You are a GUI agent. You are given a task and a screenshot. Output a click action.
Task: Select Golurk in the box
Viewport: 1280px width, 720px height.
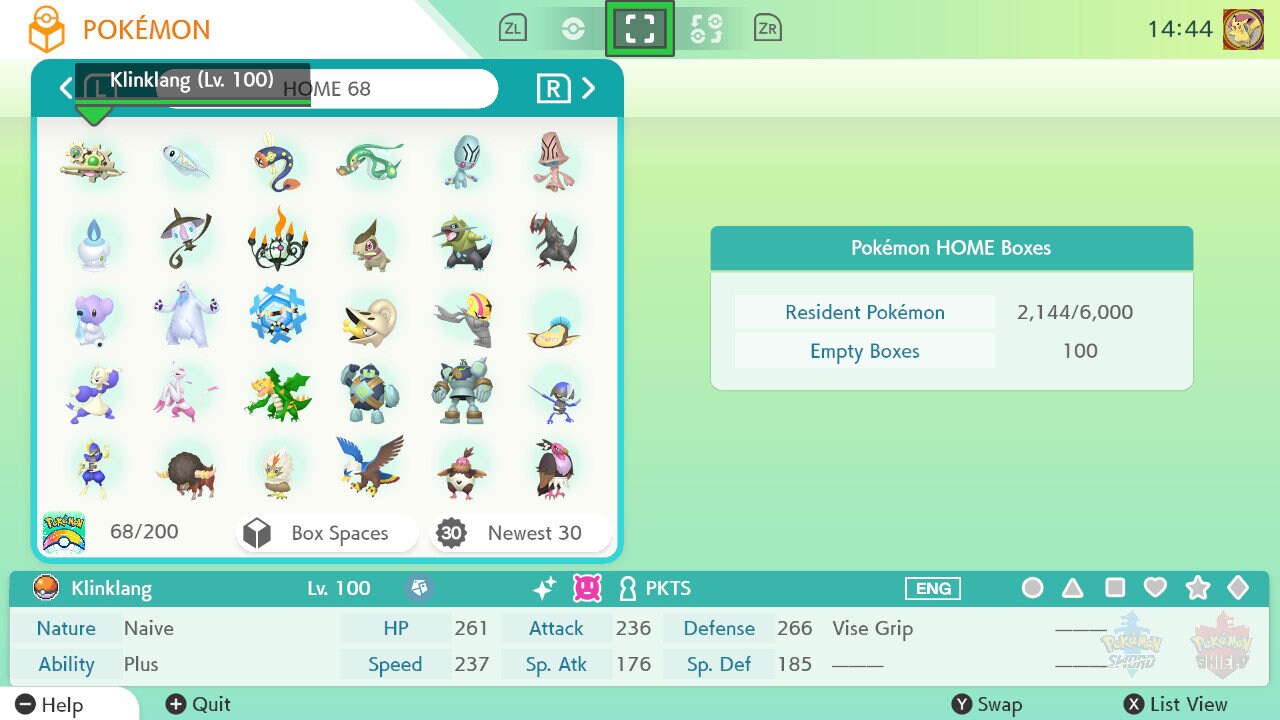coord(462,390)
